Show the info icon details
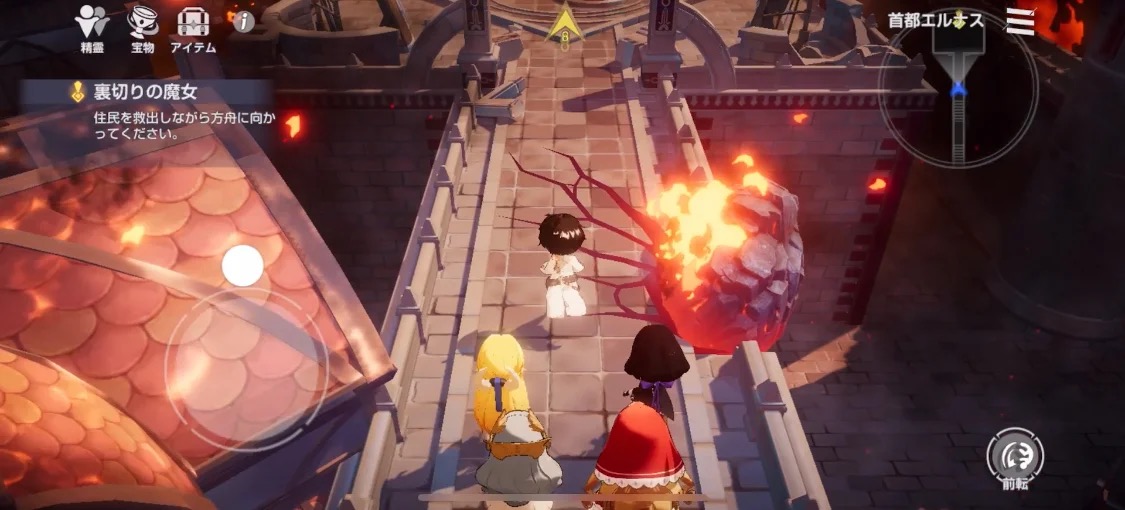 point(243,21)
